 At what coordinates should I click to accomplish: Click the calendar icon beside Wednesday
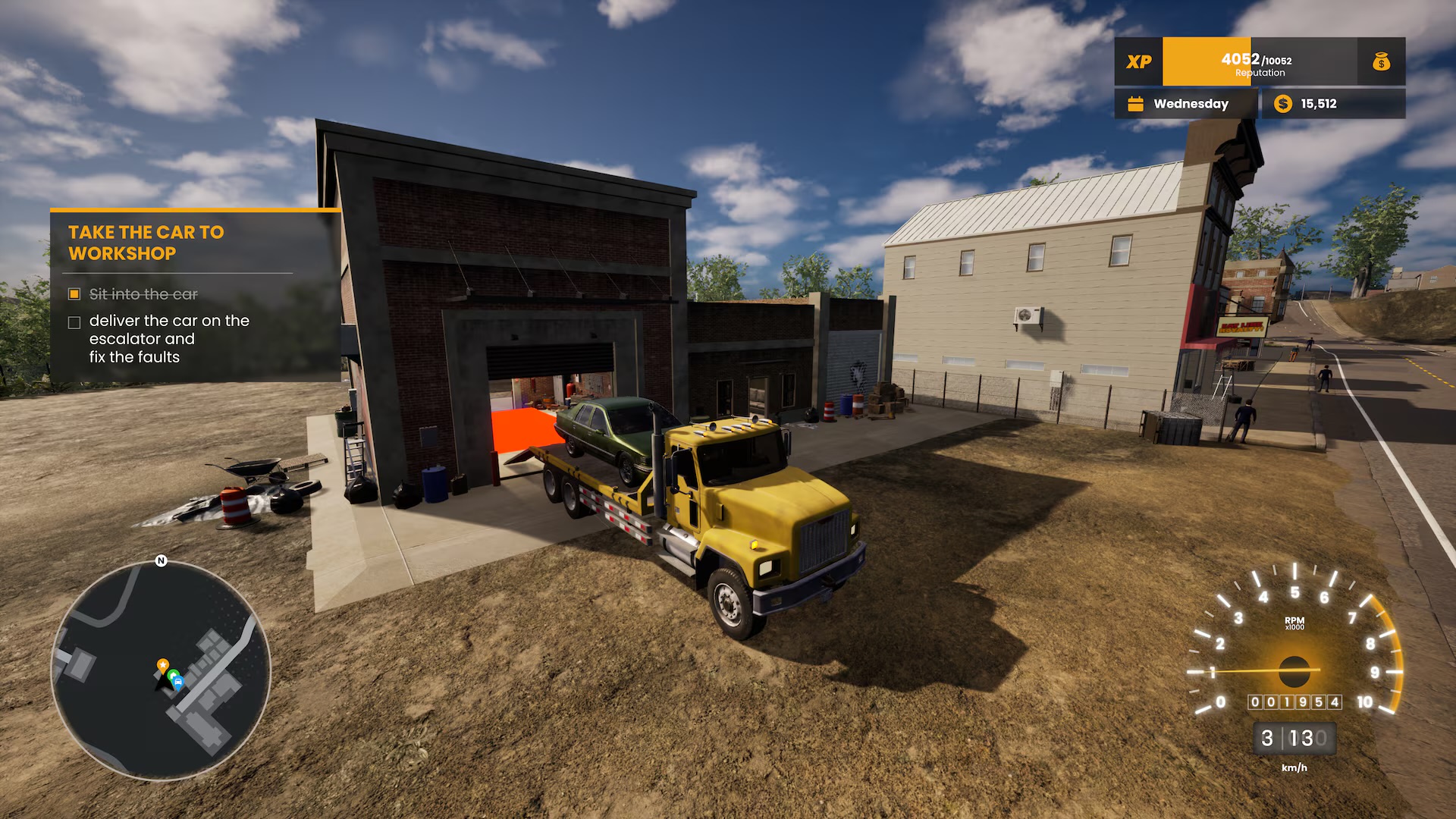click(x=1135, y=104)
